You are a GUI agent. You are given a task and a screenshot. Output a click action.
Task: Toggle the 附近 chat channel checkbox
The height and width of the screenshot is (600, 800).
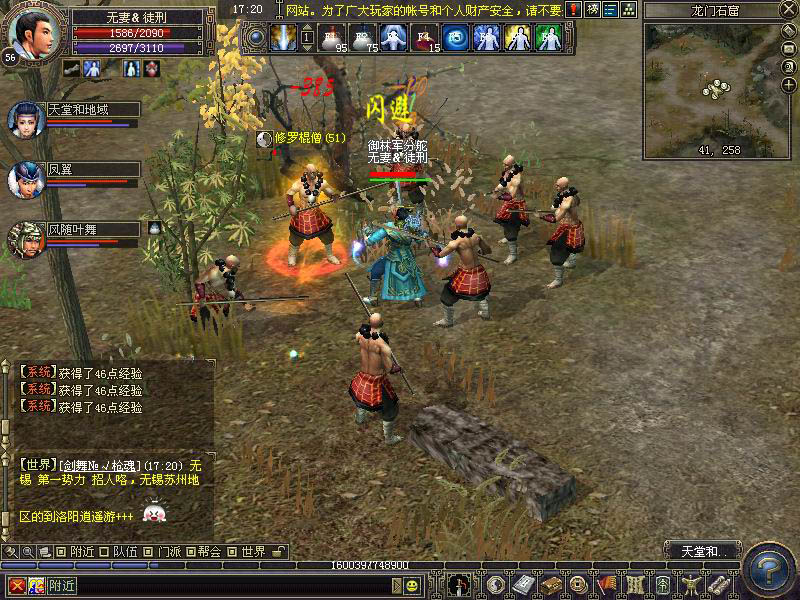[61, 552]
